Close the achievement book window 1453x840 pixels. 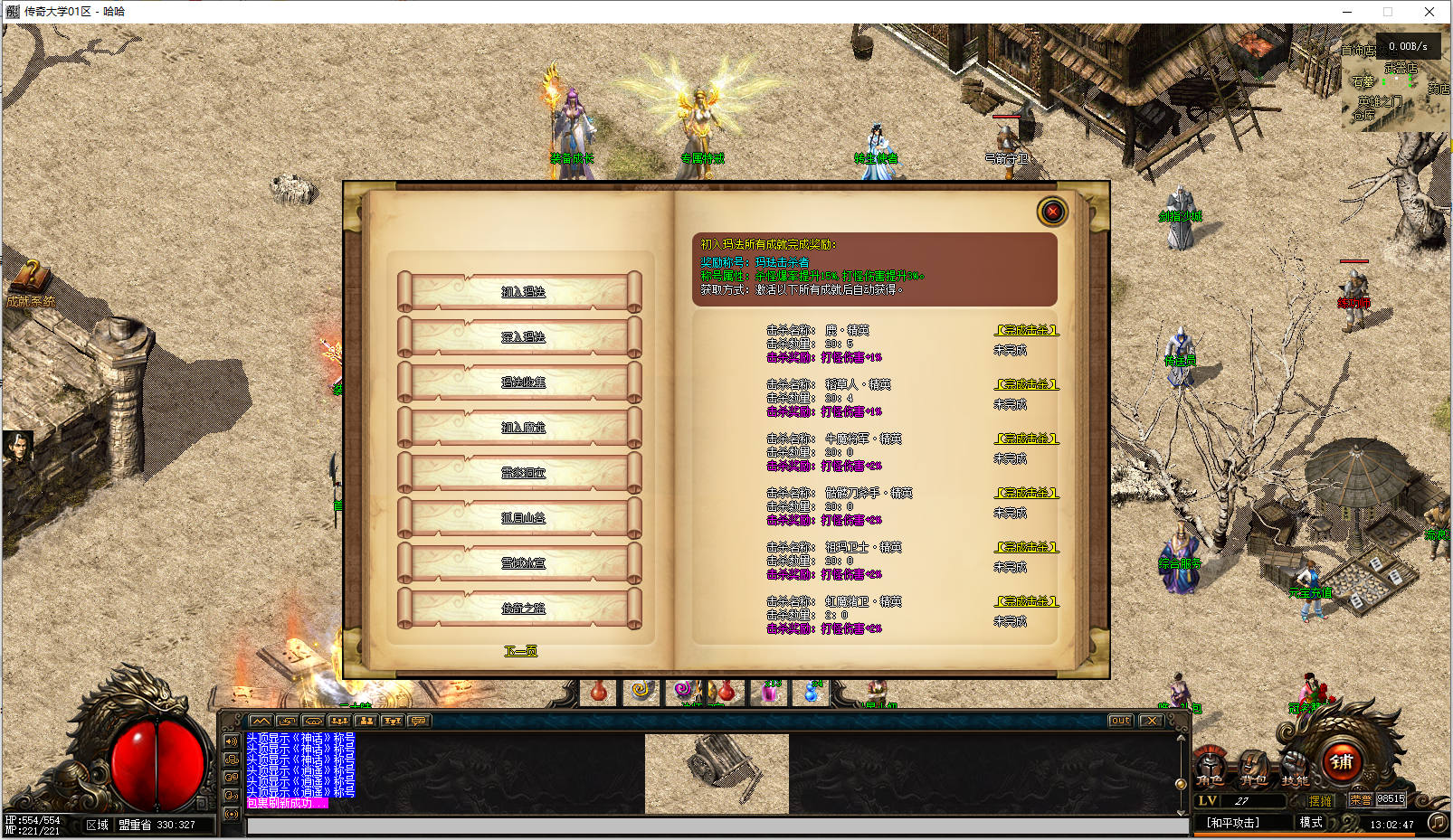[1052, 212]
